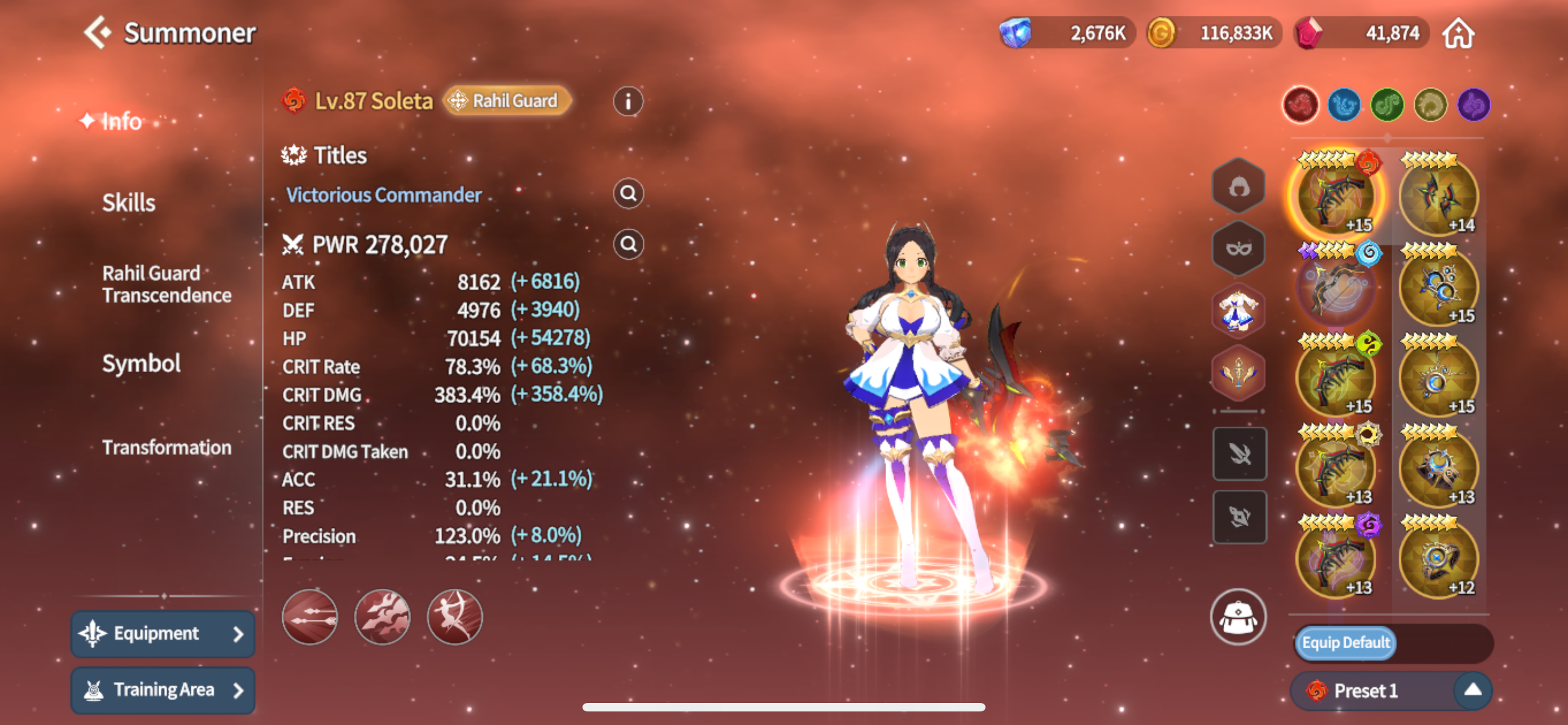The image size is (1568, 725).
Task: Open the Transformation tab
Action: coord(166,447)
